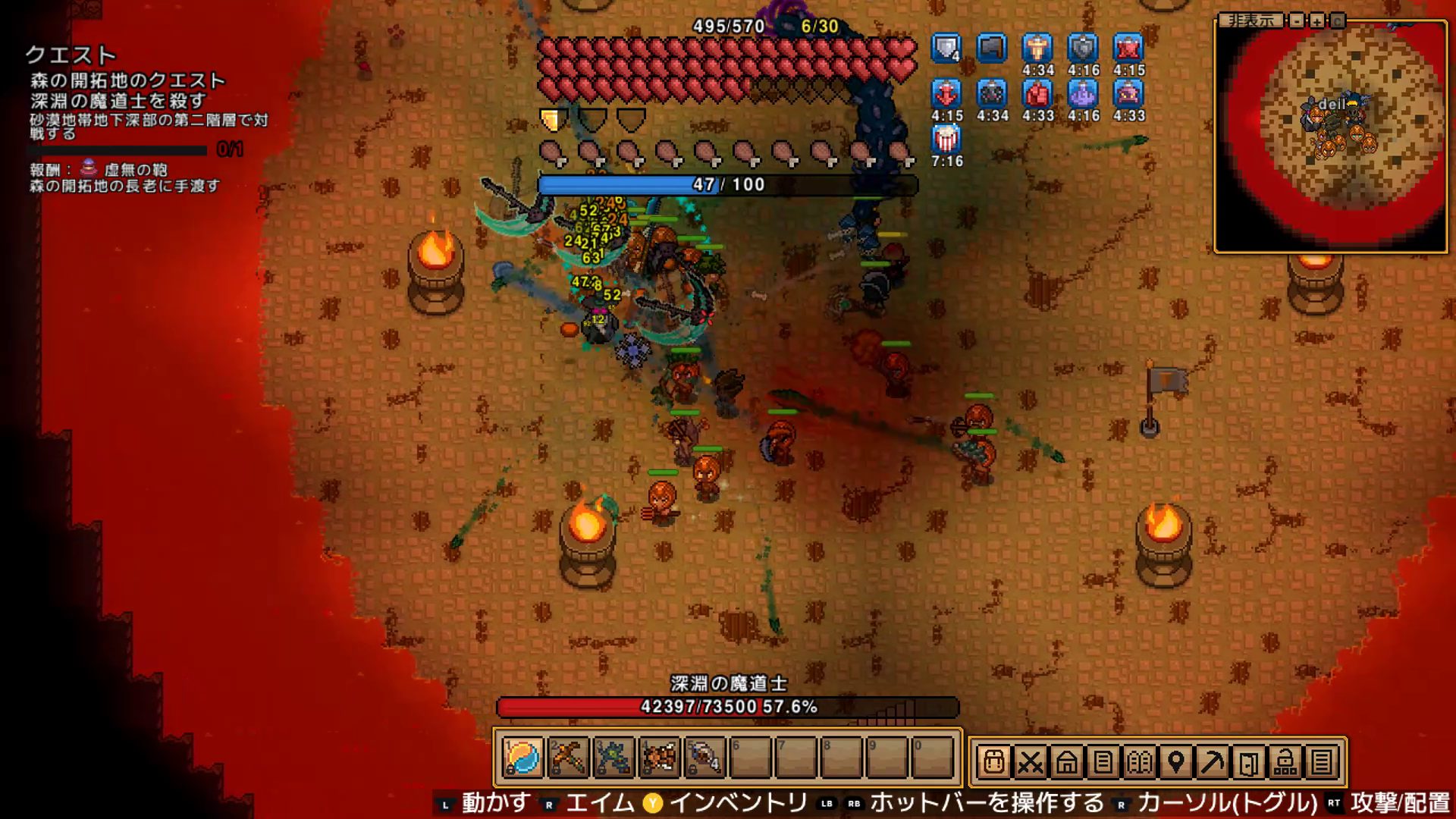Select the stacked item in hotbar slot 5

click(x=704, y=758)
